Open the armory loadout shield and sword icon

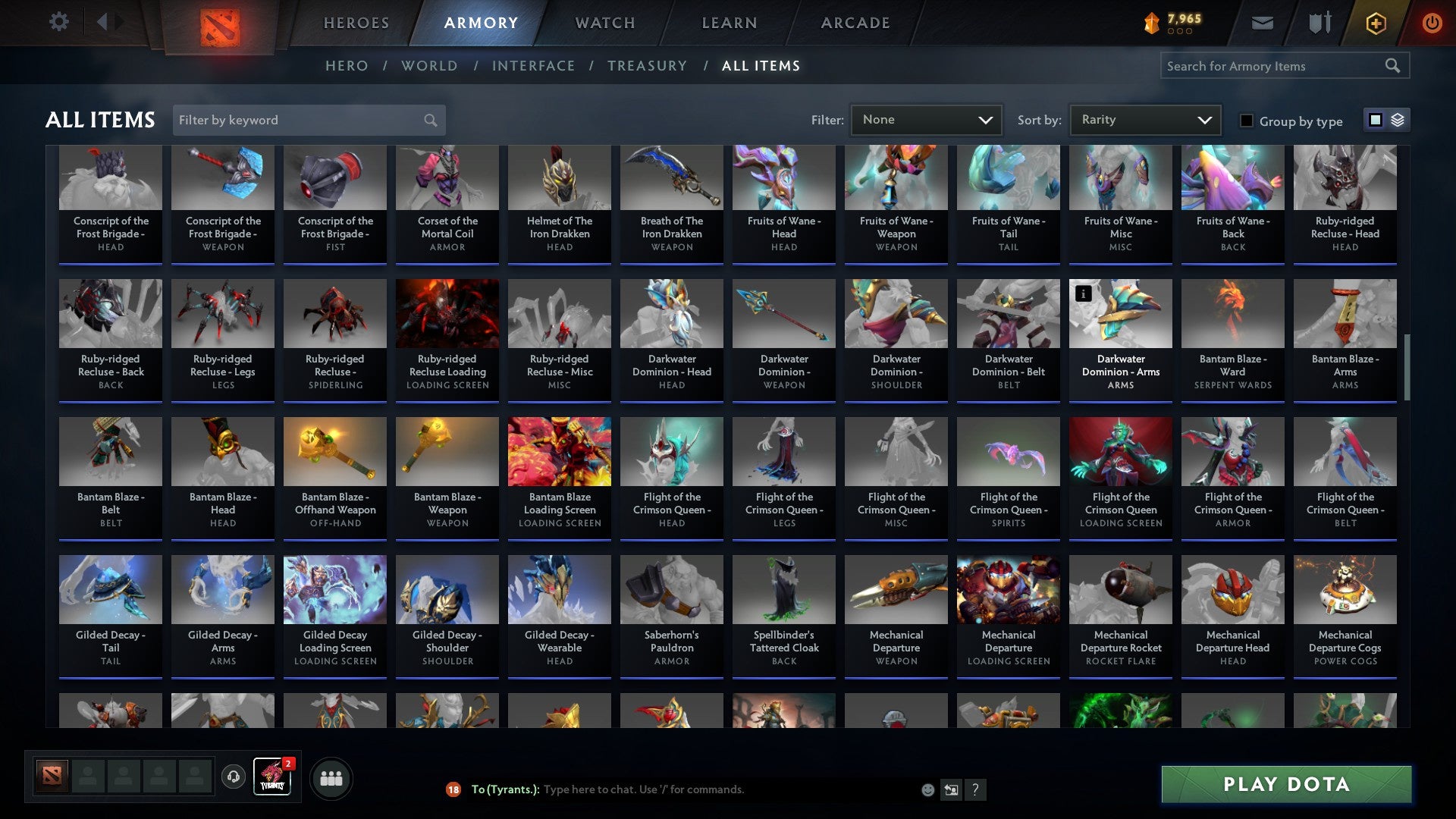(x=1319, y=21)
